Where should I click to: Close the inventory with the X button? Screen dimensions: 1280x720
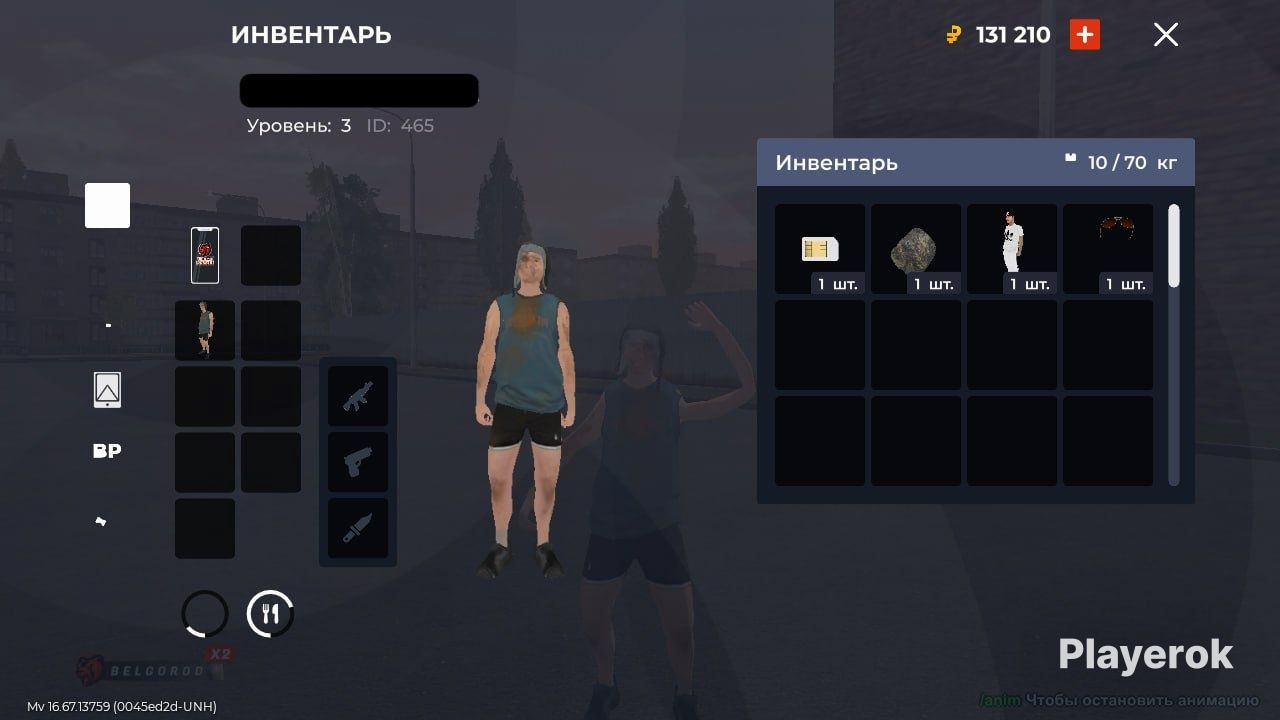[x=1166, y=35]
